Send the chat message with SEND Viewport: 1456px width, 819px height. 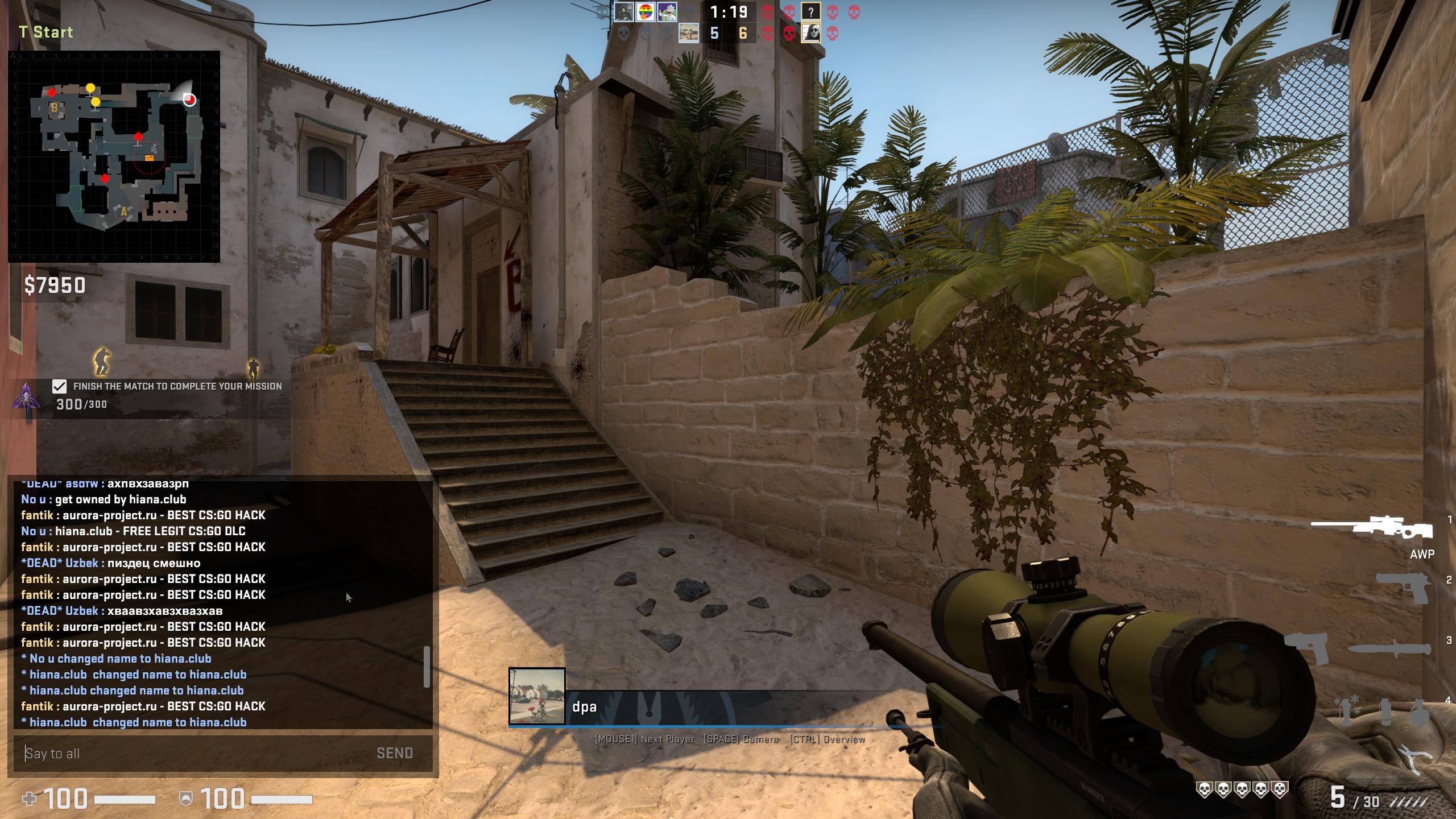coord(395,753)
